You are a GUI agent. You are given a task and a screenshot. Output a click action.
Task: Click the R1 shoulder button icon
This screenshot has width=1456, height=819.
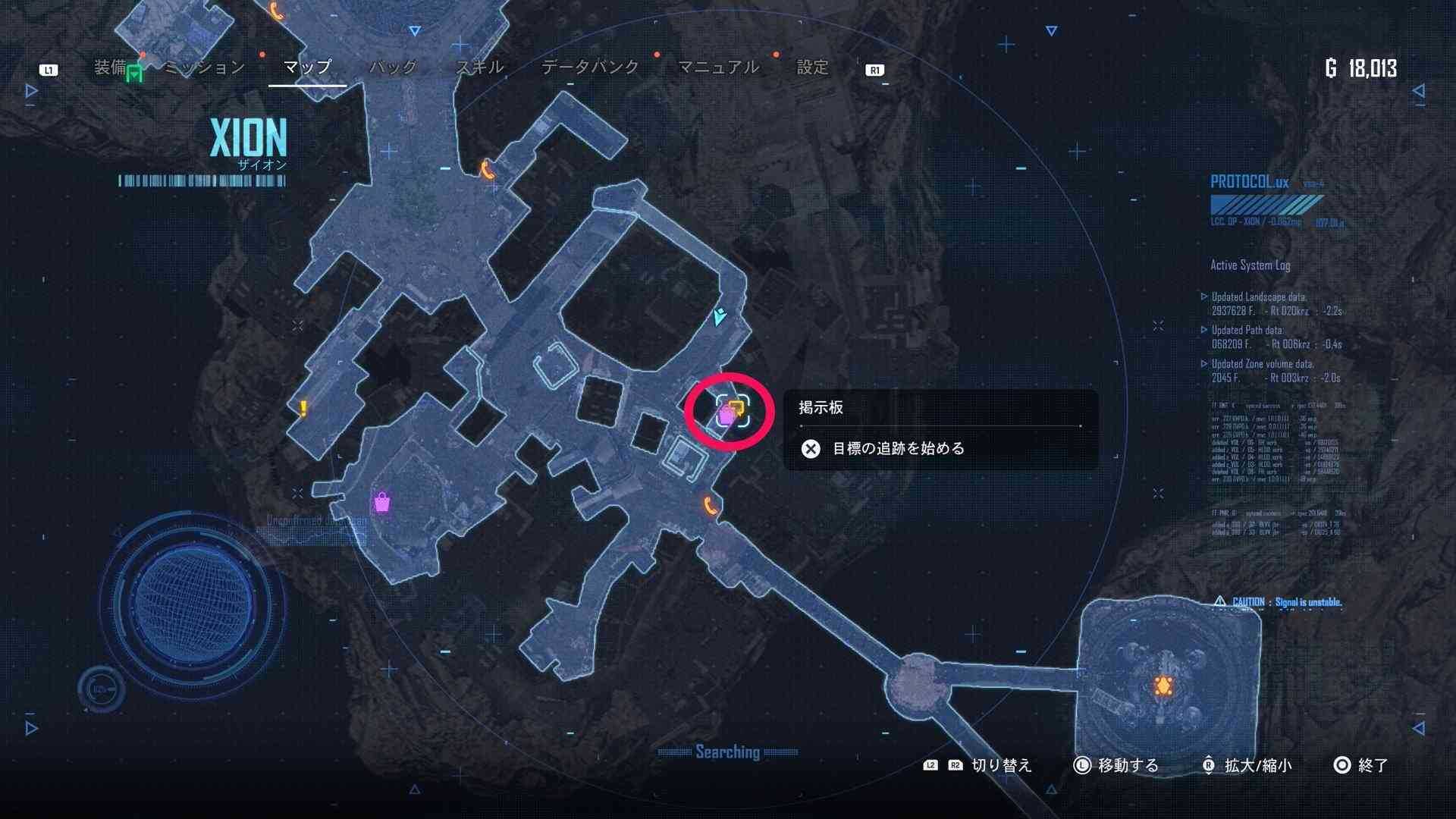point(875,68)
